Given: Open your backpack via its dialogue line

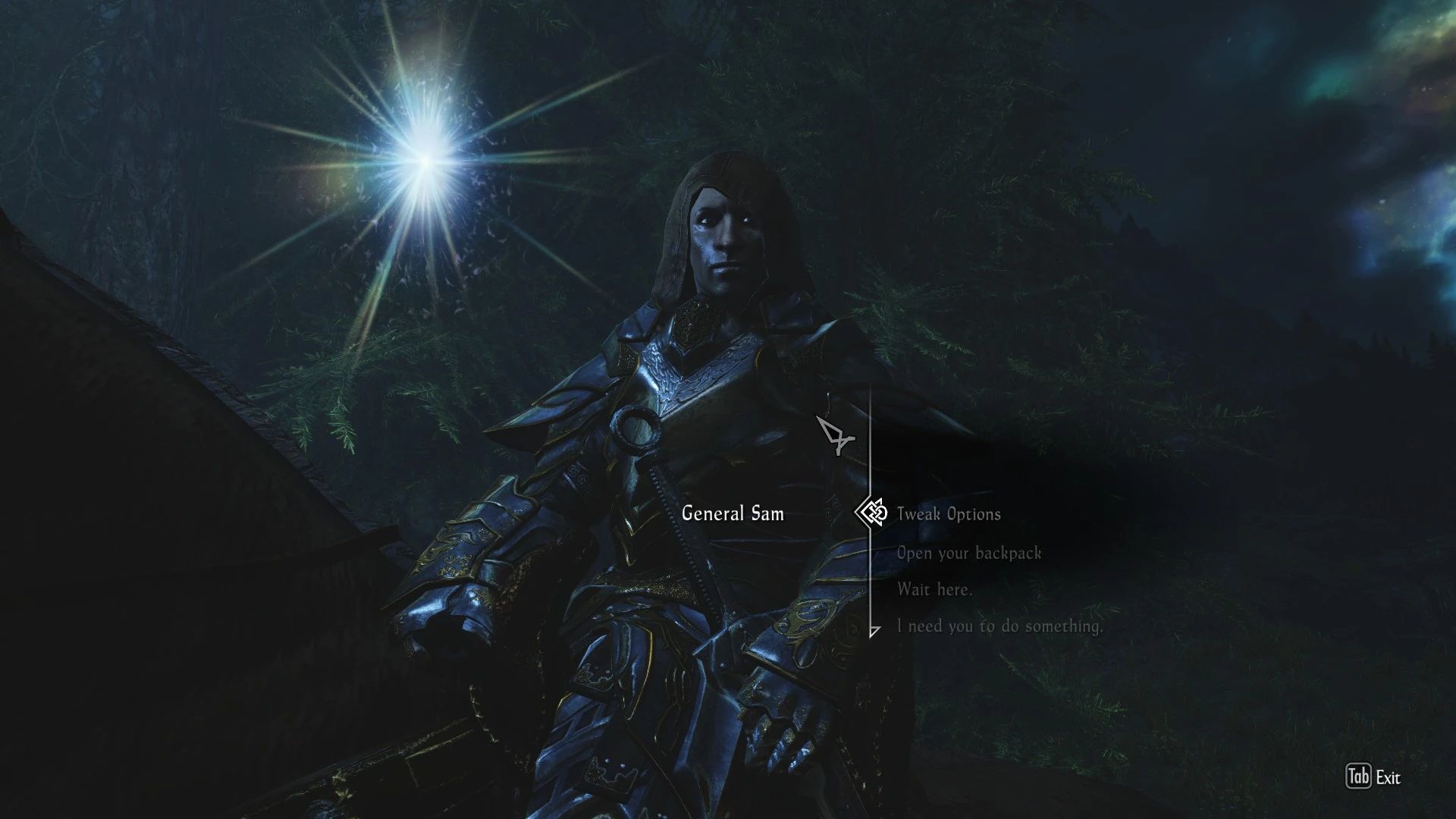Looking at the screenshot, I should [968, 553].
